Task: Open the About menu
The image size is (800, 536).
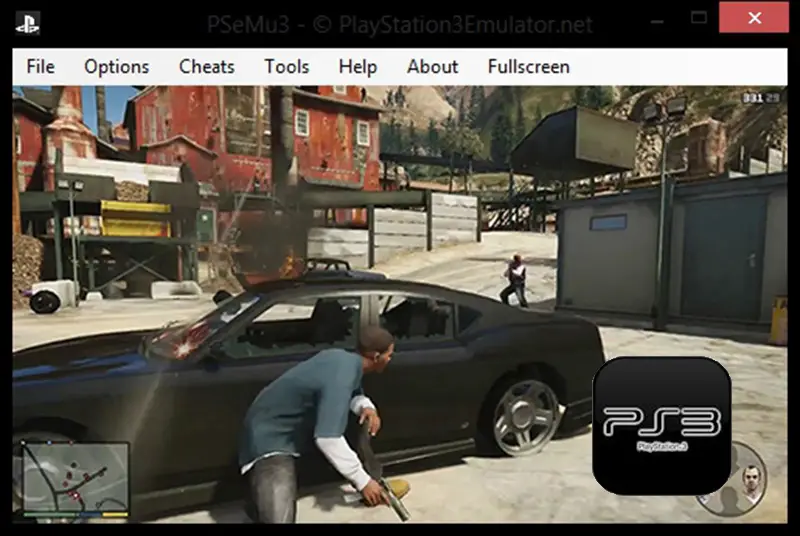Action: click(x=432, y=67)
